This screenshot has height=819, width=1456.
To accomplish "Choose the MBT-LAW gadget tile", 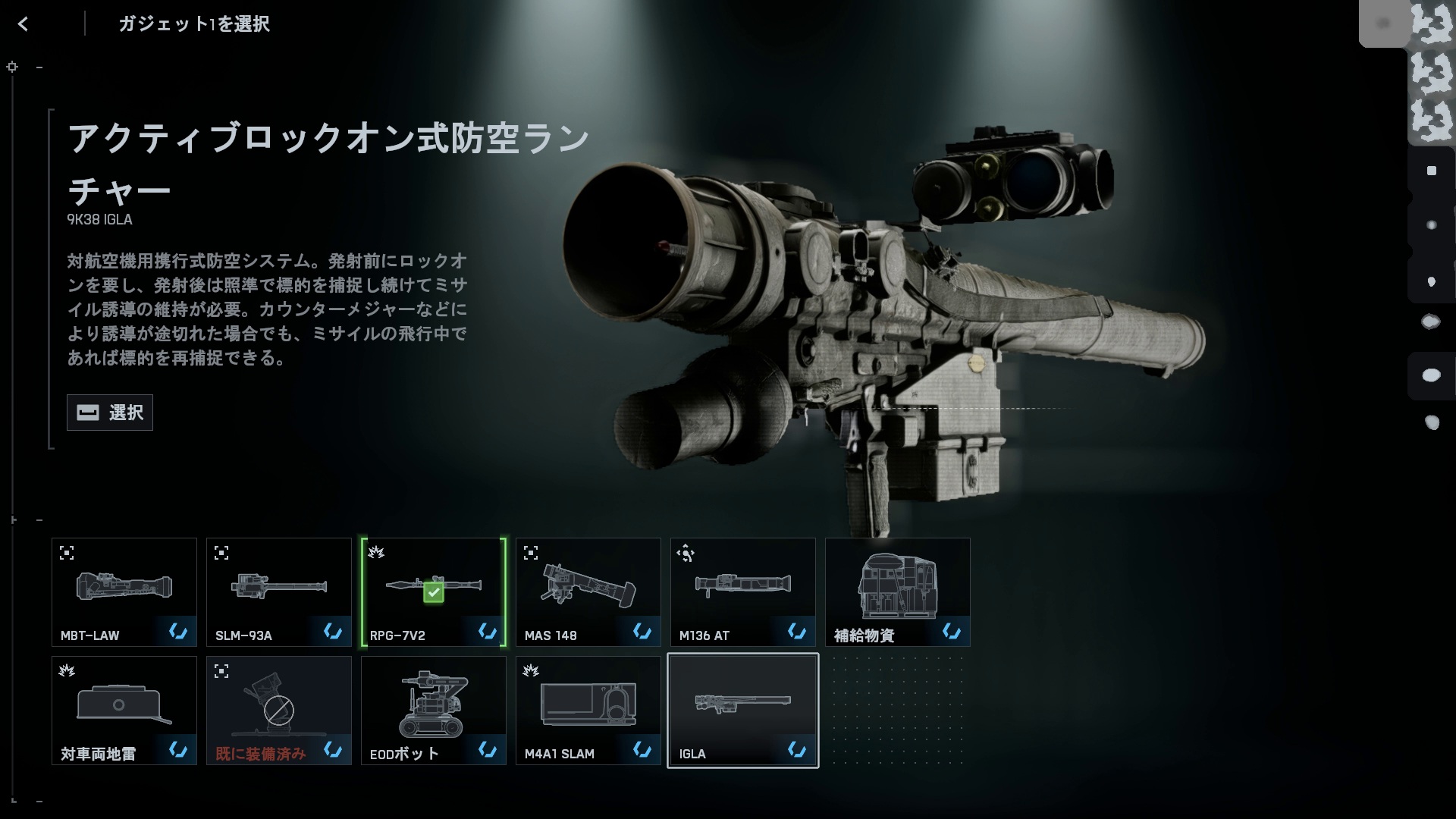I will click(124, 592).
